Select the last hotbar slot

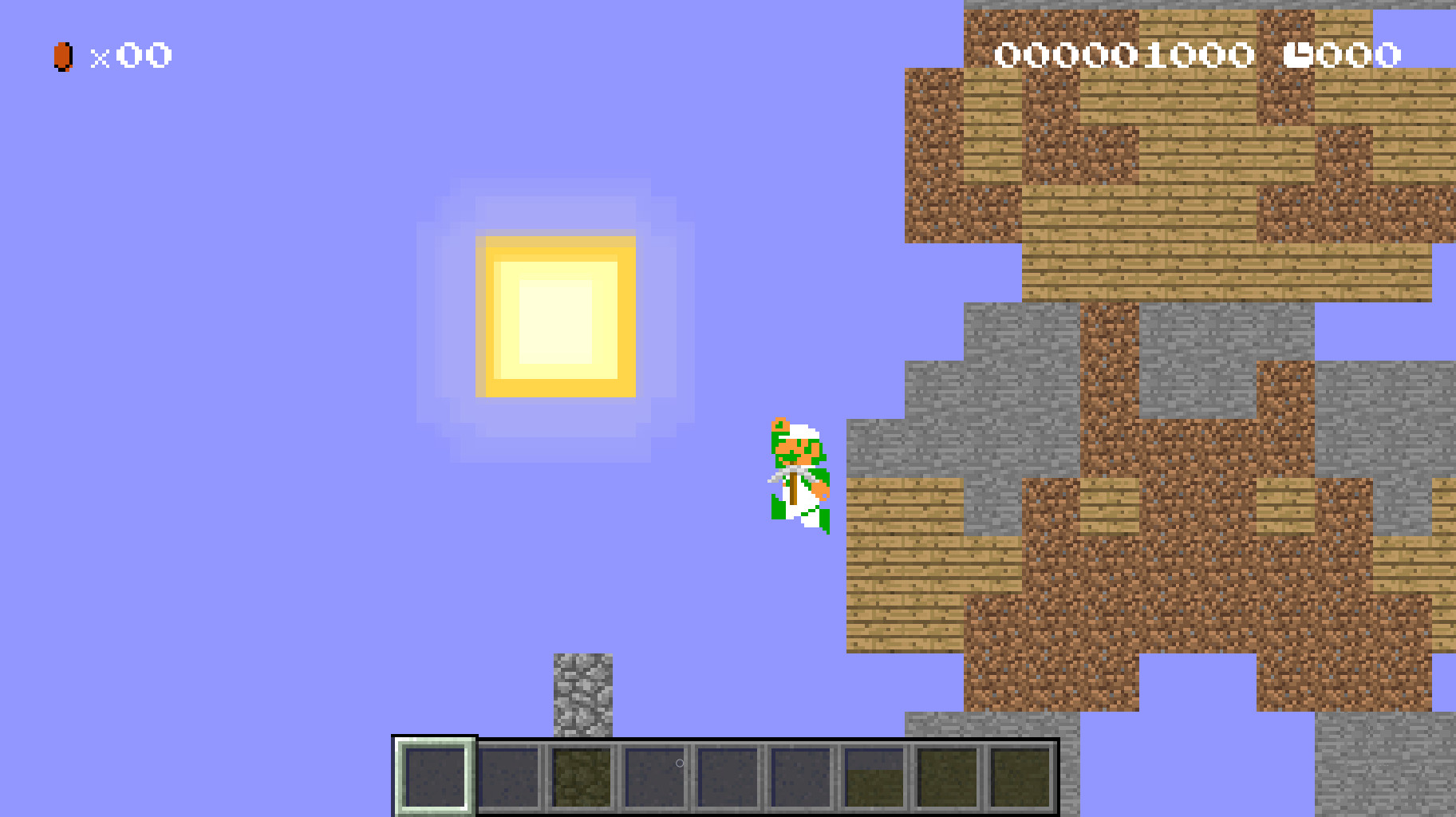1020,778
